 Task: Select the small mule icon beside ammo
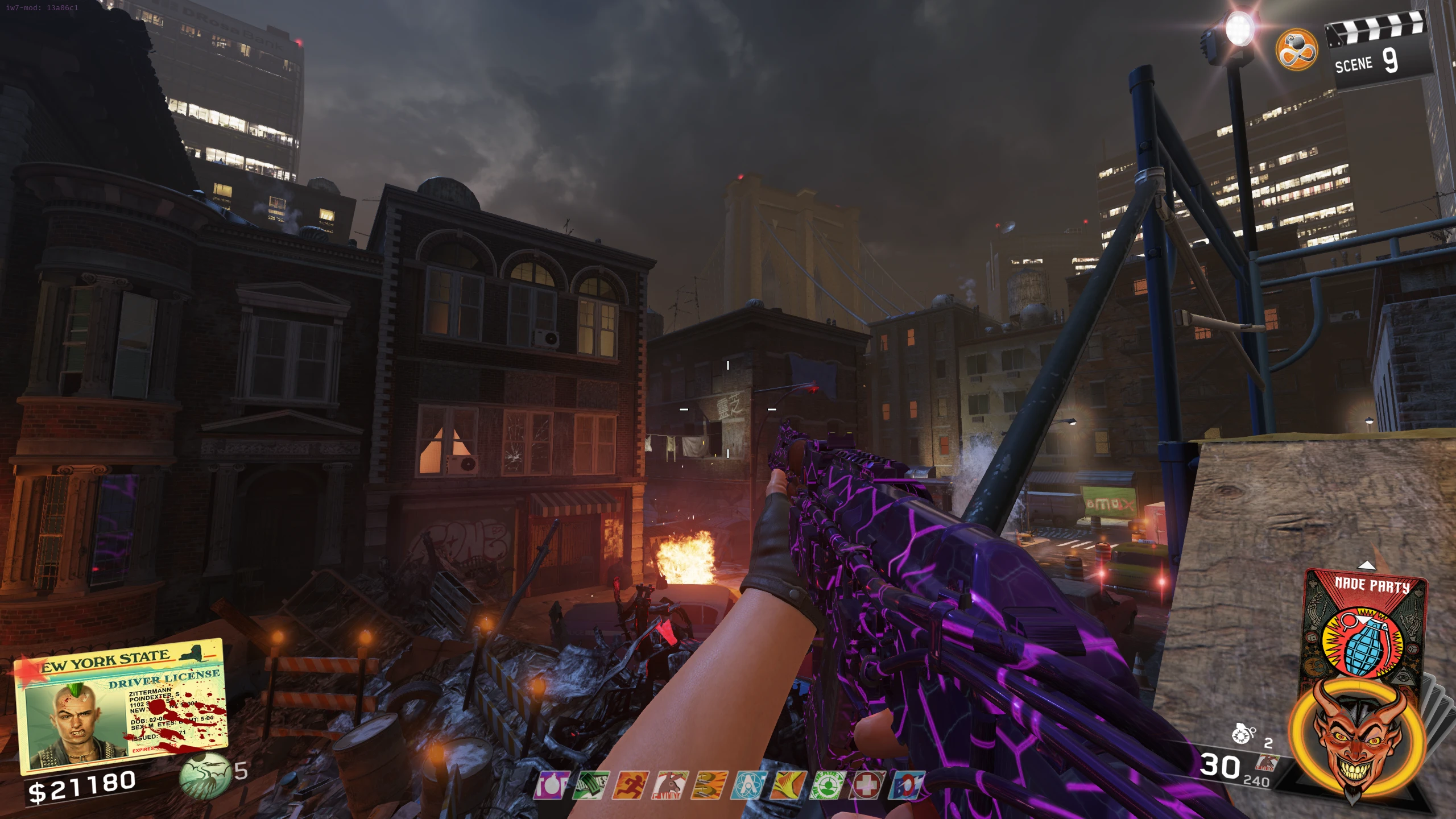[x=1266, y=762]
